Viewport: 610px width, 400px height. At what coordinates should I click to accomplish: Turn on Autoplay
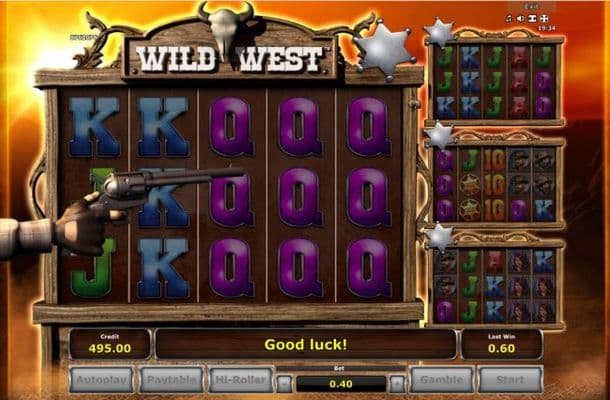[100, 380]
